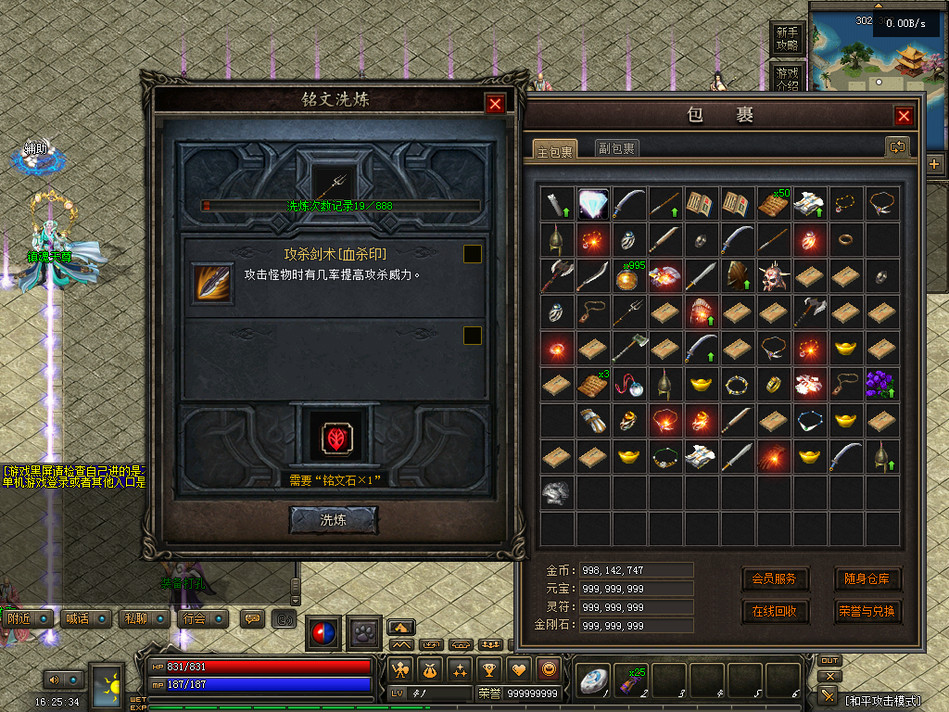Switch chat to the 行会 guild channel
949x712 pixels.
coord(195,618)
